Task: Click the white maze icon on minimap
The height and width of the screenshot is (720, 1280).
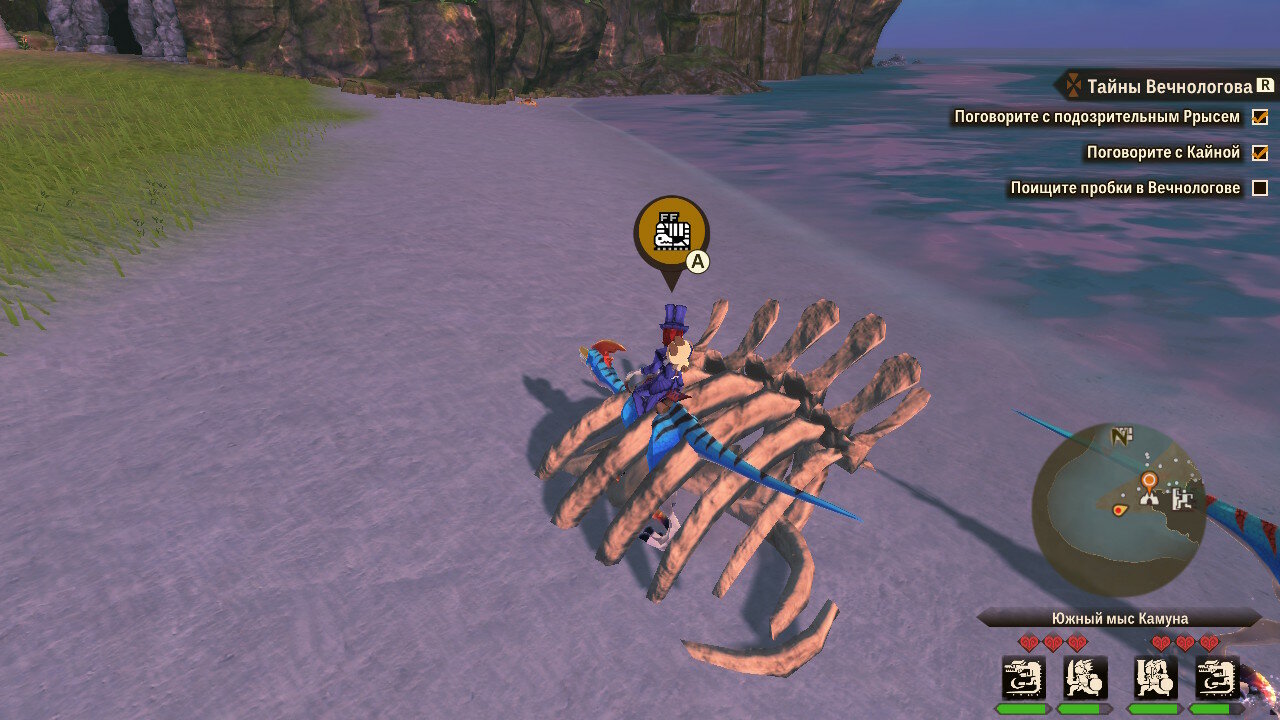Action: [x=1182, y=498]
